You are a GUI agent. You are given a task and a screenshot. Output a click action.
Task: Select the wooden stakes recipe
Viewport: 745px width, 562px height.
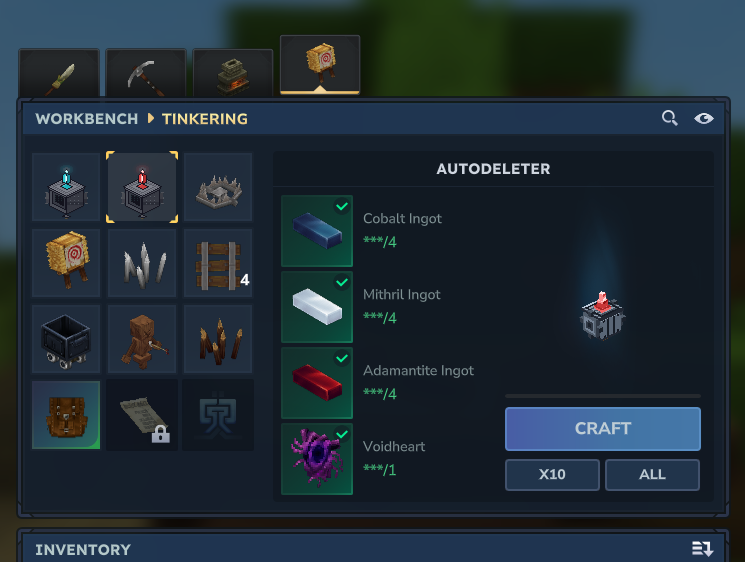[218, 339]
